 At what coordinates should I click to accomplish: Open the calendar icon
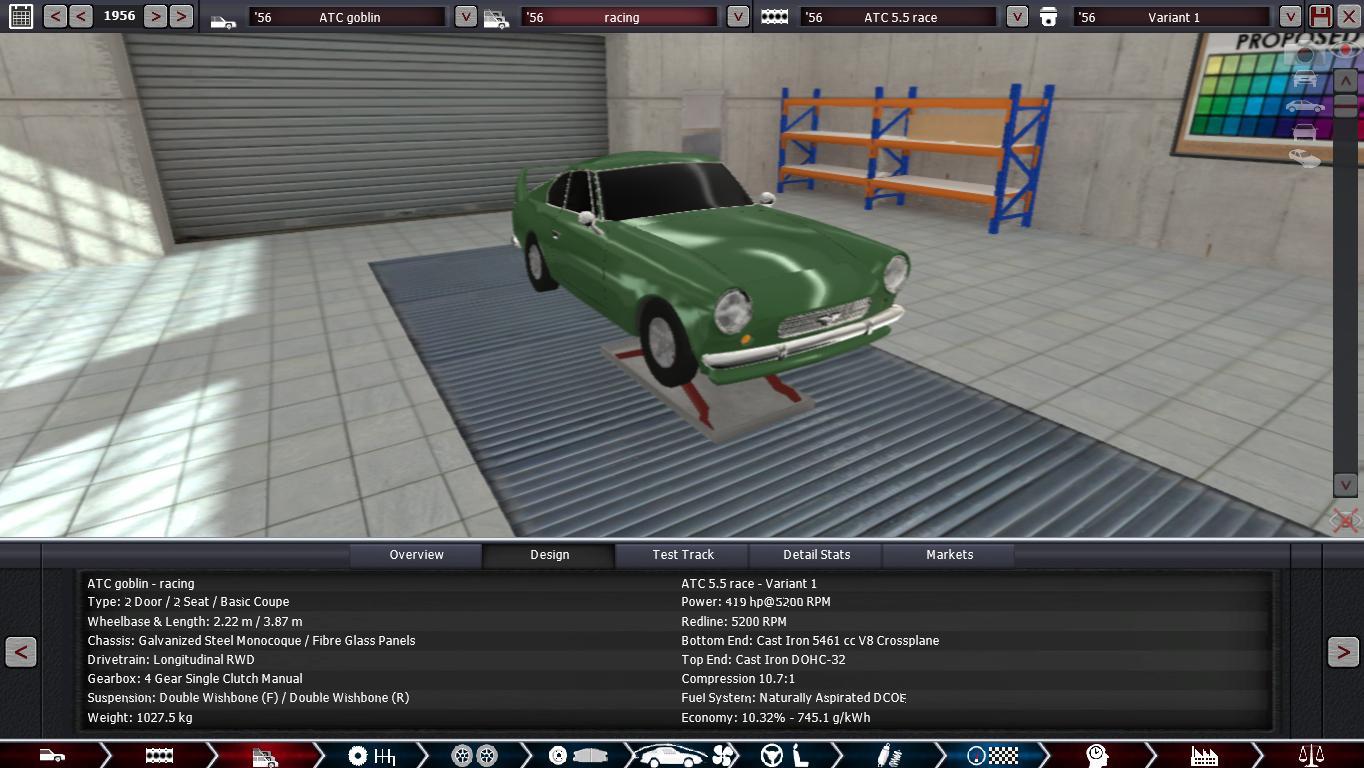pyautogui.click(x=20, y=17)
